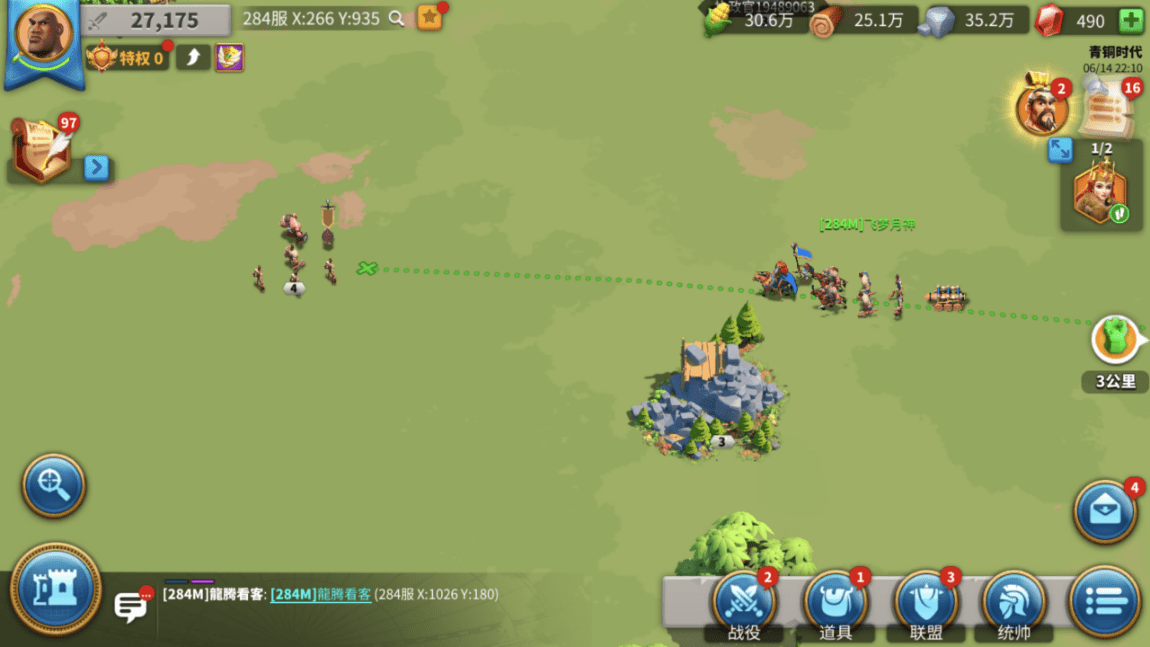The image size is (1150, 647).
Task: Open the 战役 campaign menu
Action: tap(744, 602)
